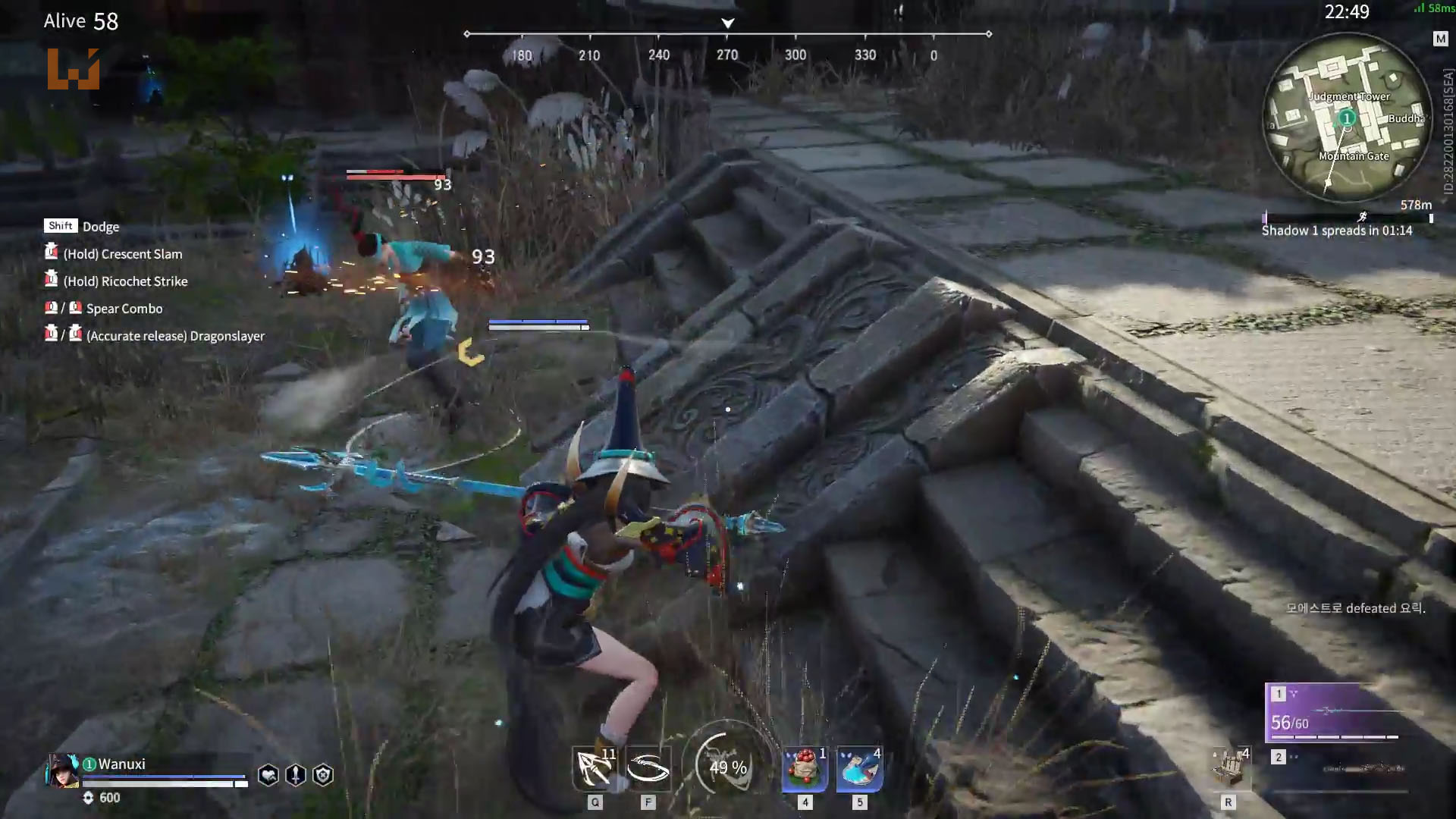Open the circular minimap

click(1347, 118)
